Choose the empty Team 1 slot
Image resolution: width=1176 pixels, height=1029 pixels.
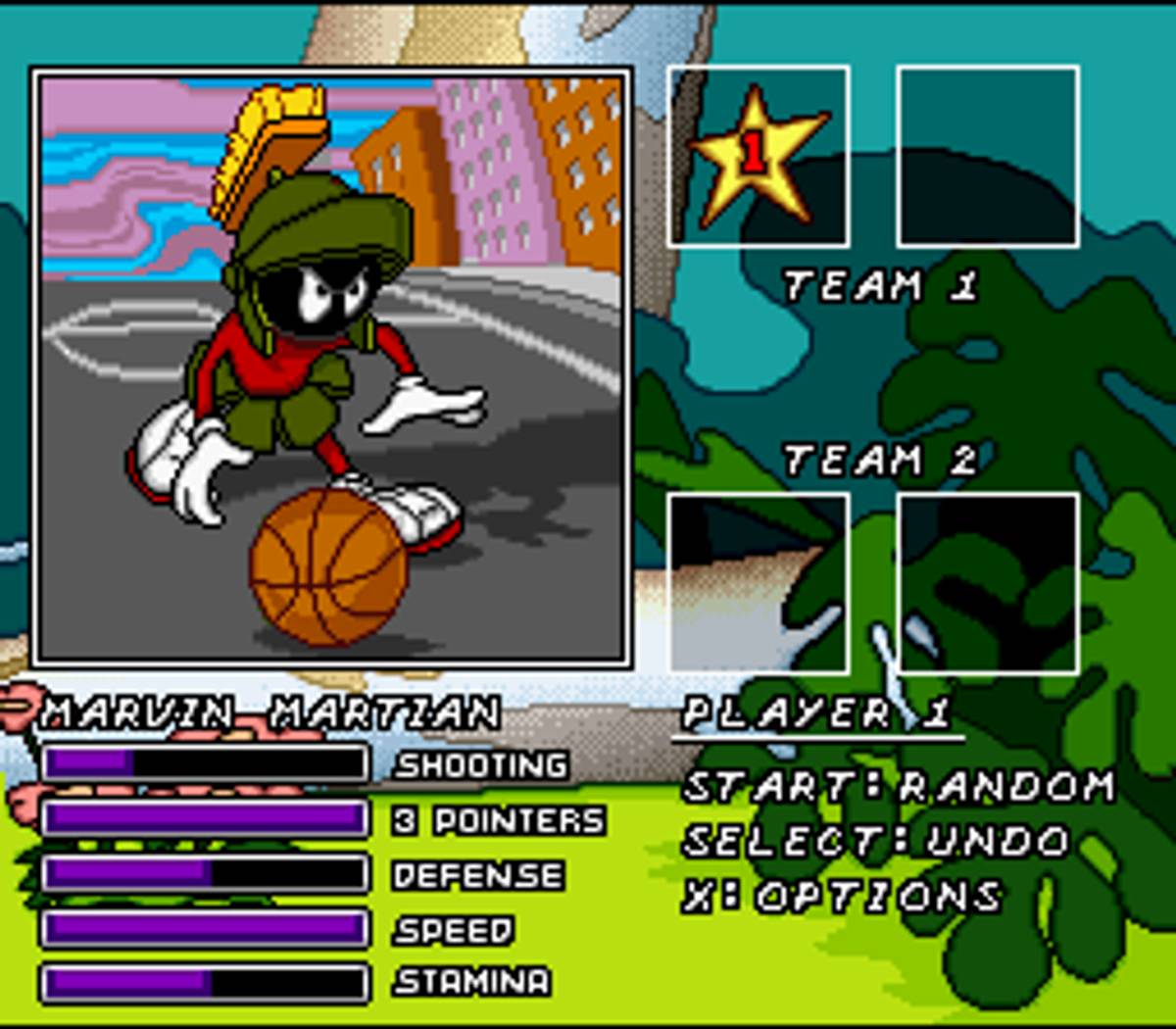click(x=988, y=156)
